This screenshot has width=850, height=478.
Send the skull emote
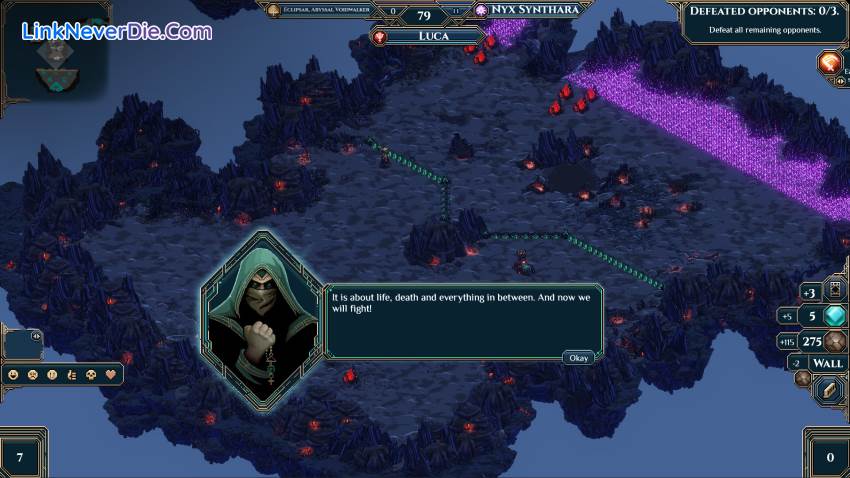(90, 375)
